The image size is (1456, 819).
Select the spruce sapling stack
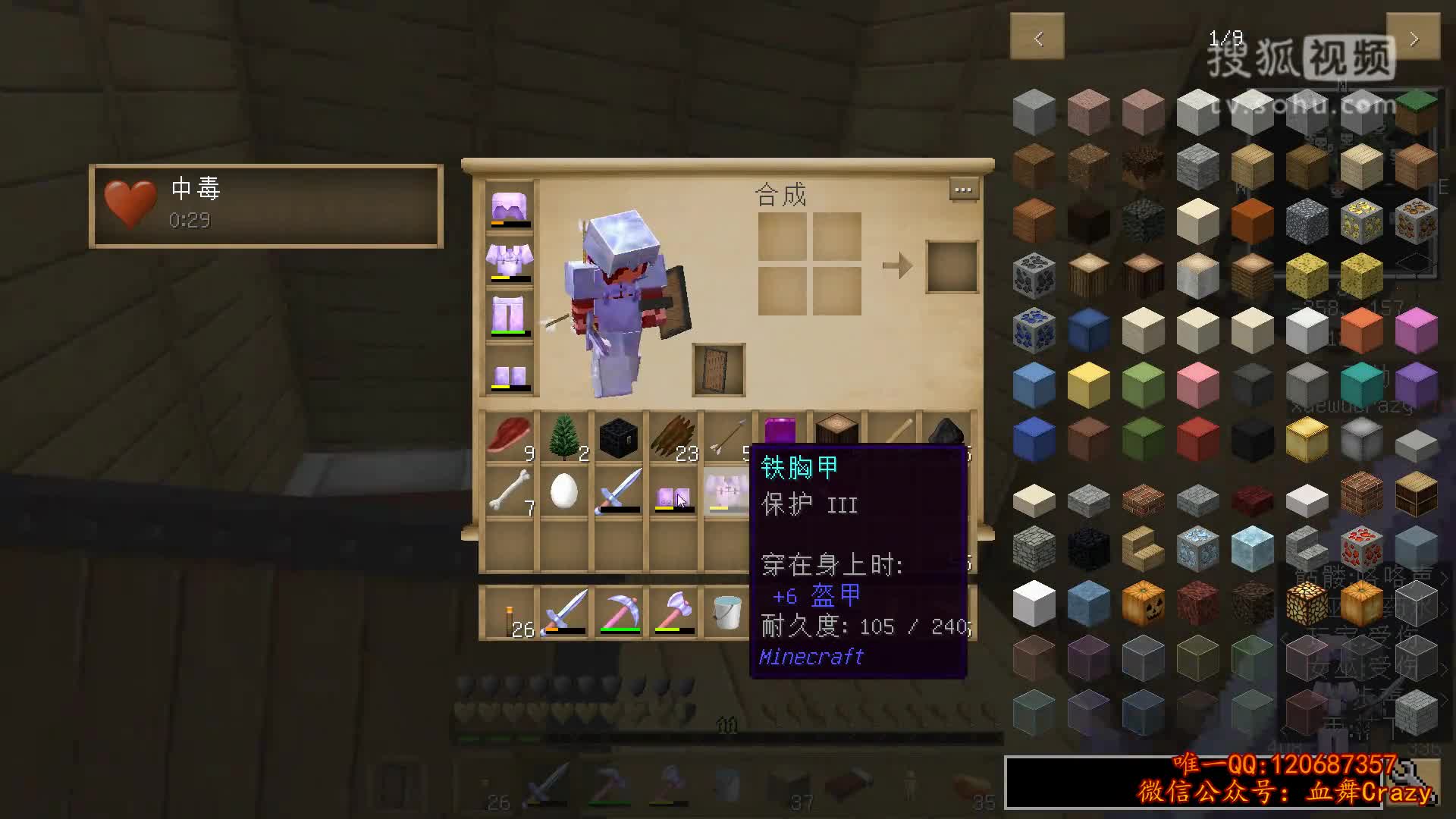(564, 438)
